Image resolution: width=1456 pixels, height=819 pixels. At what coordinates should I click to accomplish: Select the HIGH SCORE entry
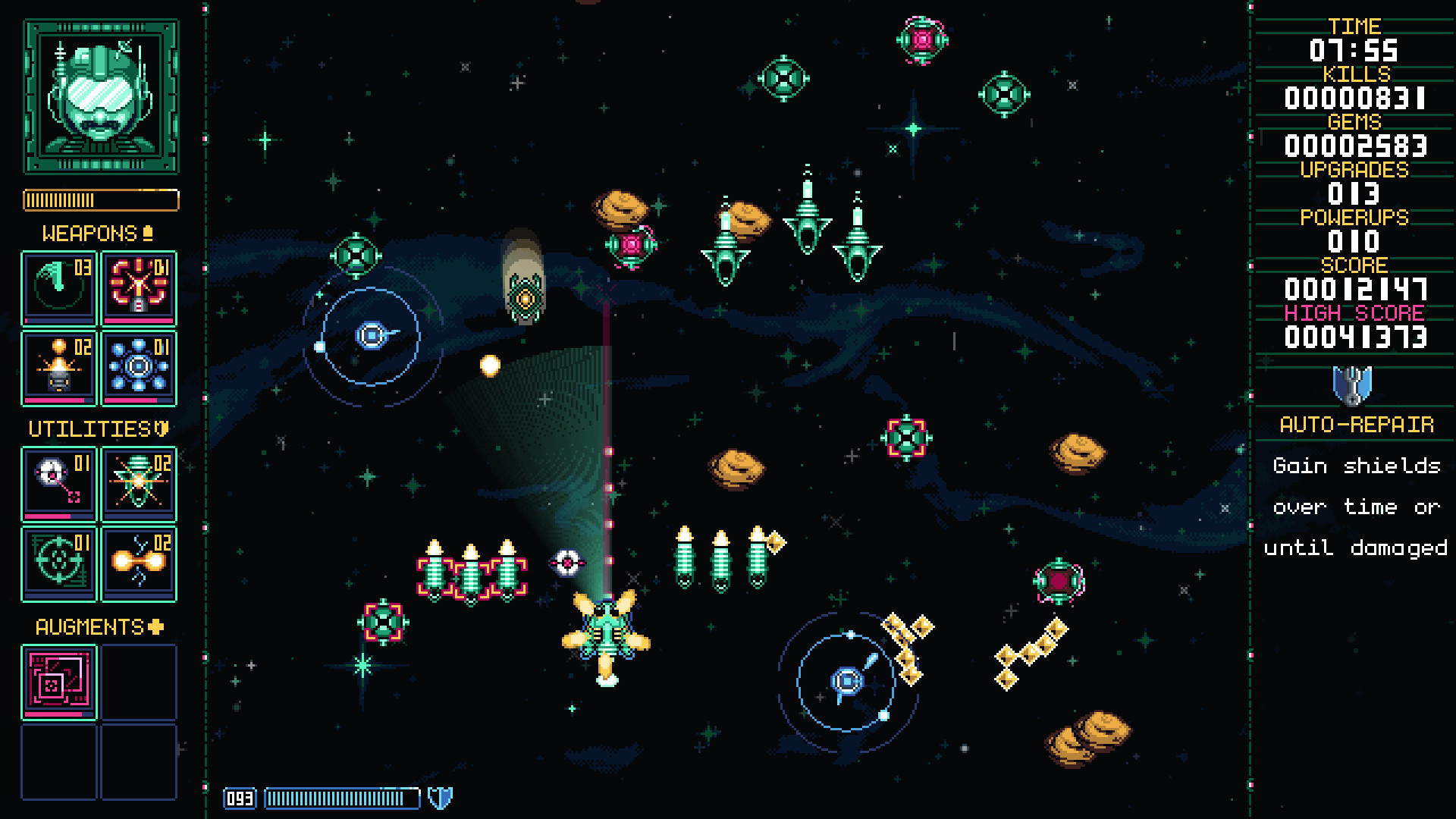pyautogui.click(x=1353, y=313)
